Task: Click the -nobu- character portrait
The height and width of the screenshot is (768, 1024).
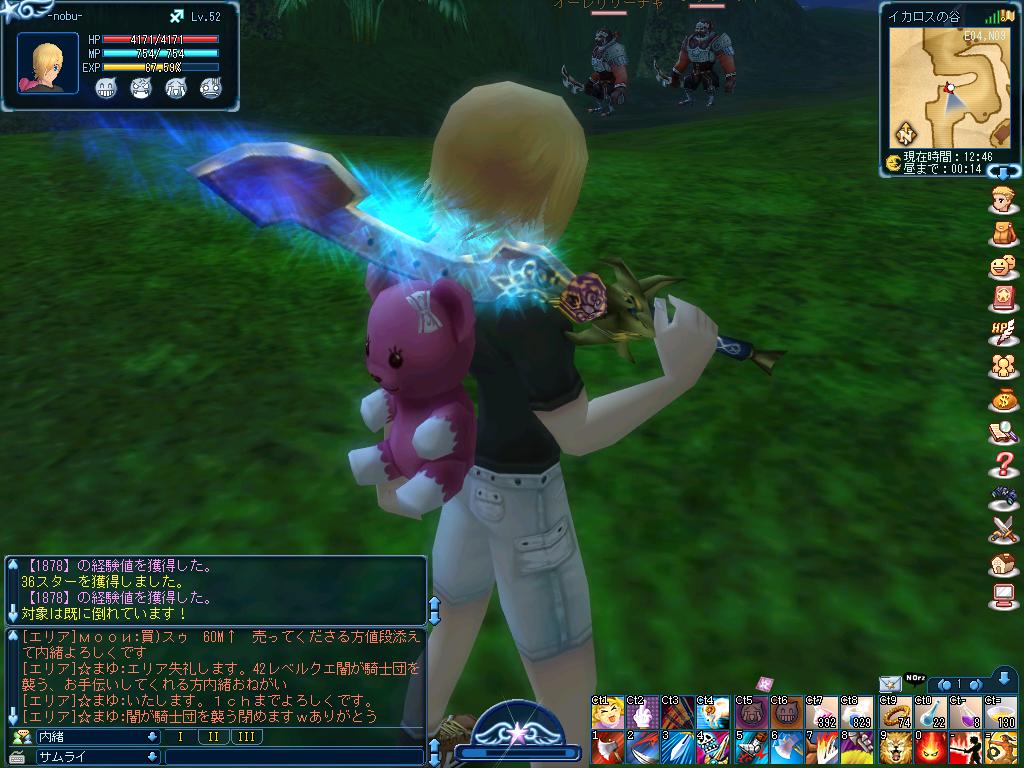Action: click(47, 63)
